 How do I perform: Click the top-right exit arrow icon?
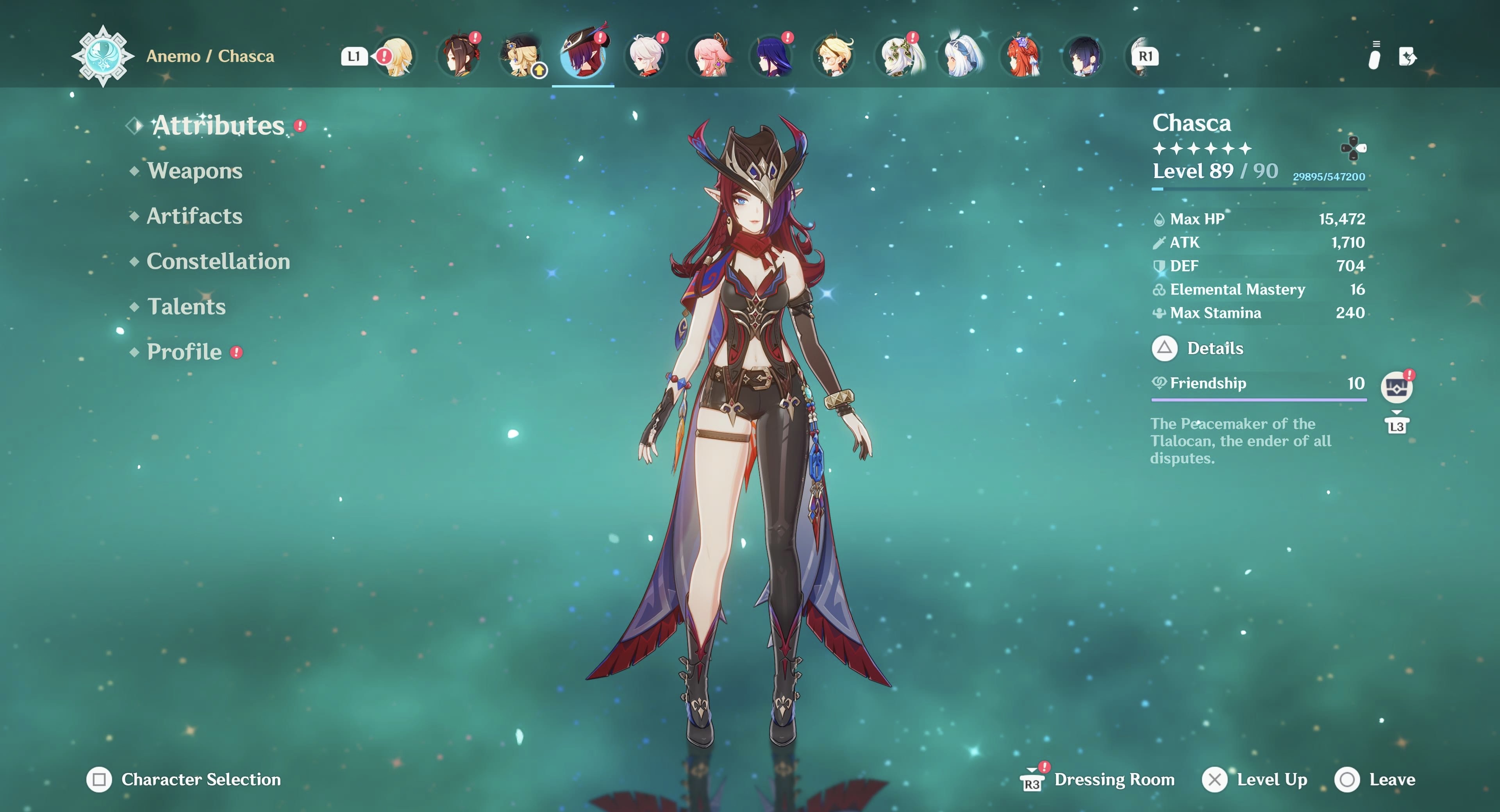coord(1407,57)
